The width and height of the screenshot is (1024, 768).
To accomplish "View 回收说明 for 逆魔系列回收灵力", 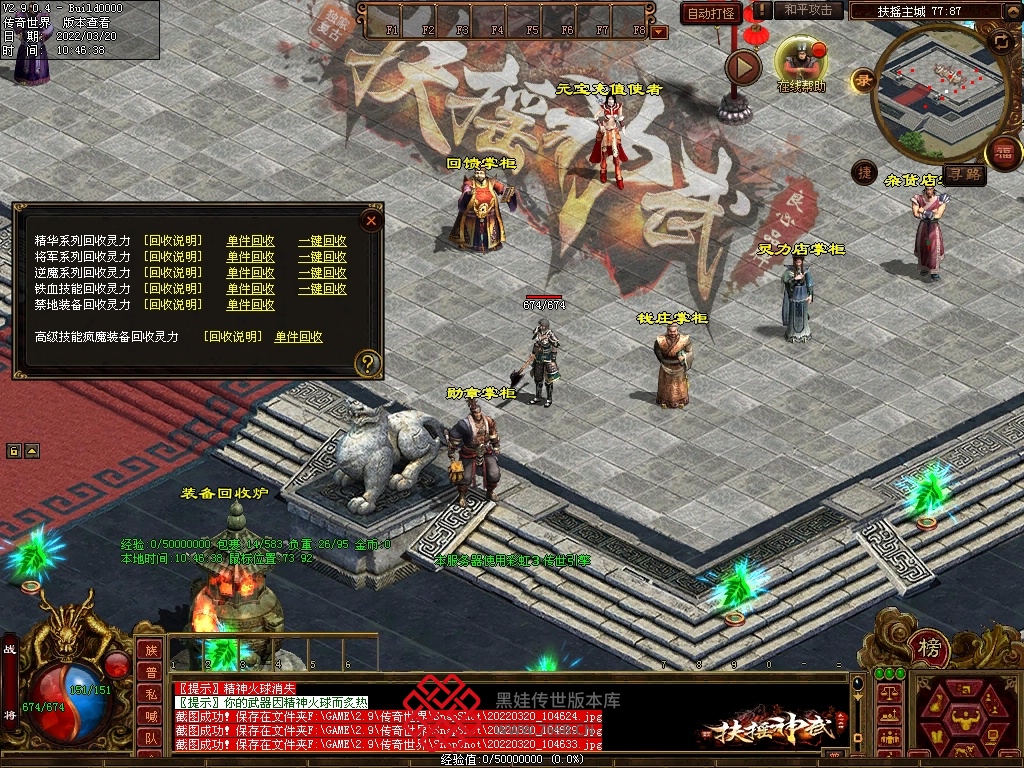I will pos(173,273).
